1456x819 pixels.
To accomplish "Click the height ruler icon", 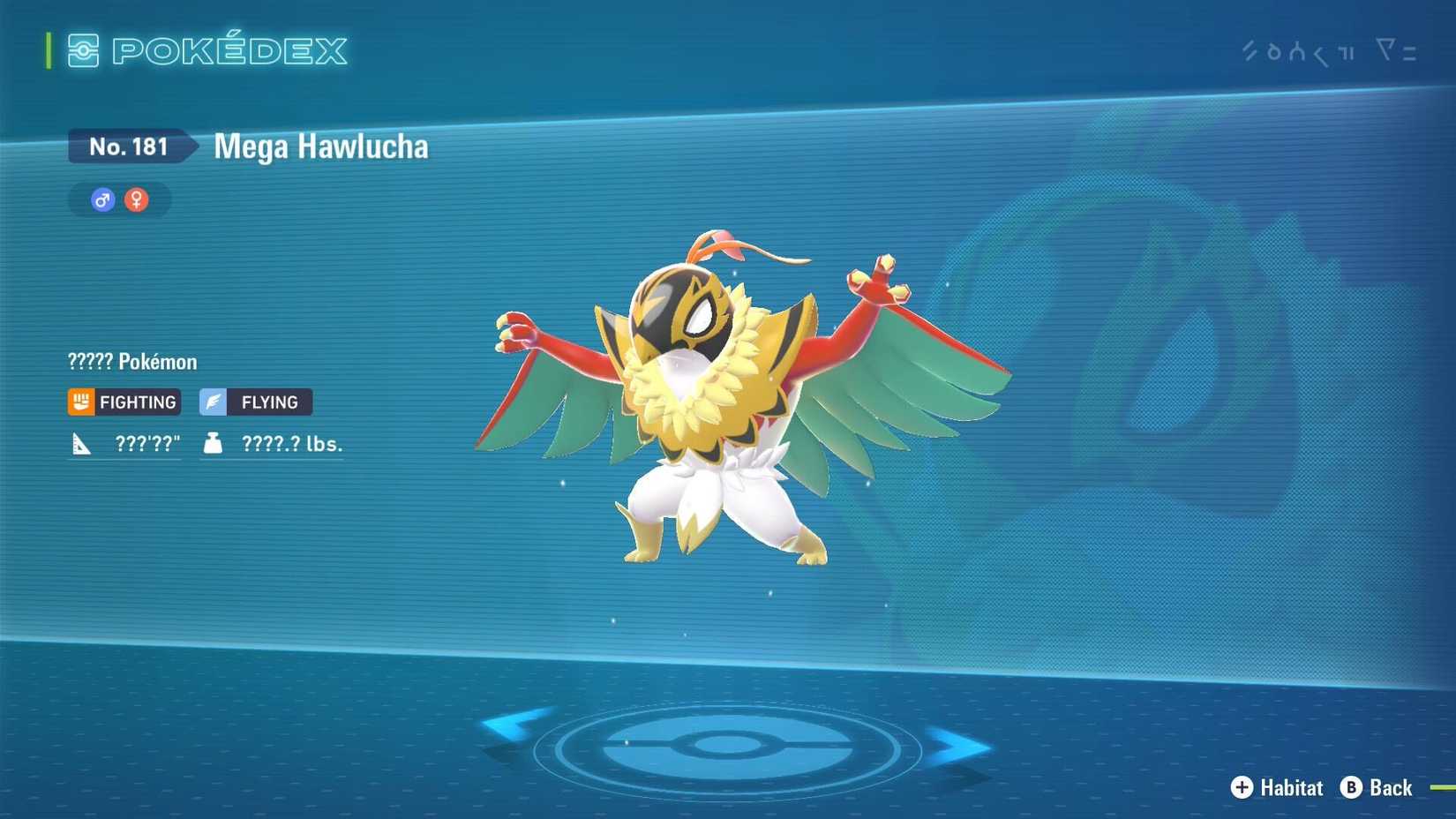I will coord(82,443).
